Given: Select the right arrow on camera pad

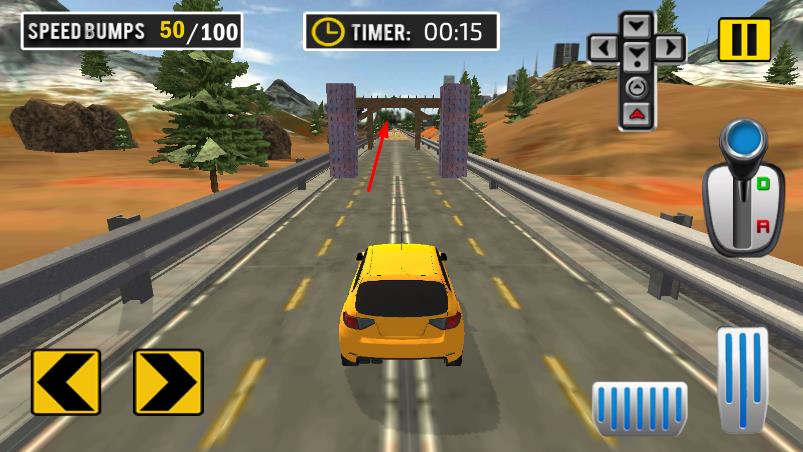Looking at the screenshot, I should point(669,47).
